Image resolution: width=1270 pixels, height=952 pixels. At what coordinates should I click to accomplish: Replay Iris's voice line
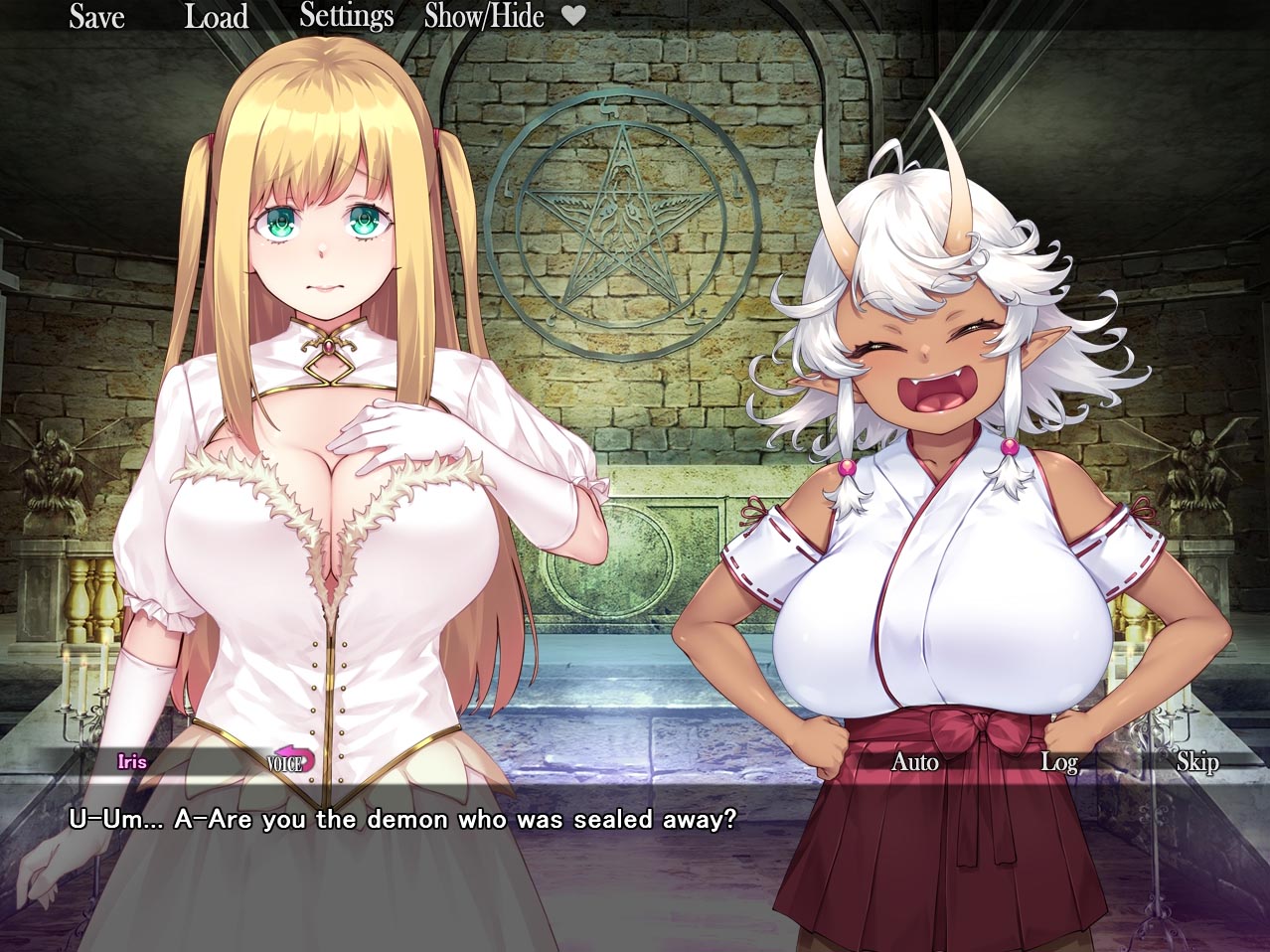[x=290, y=762]
